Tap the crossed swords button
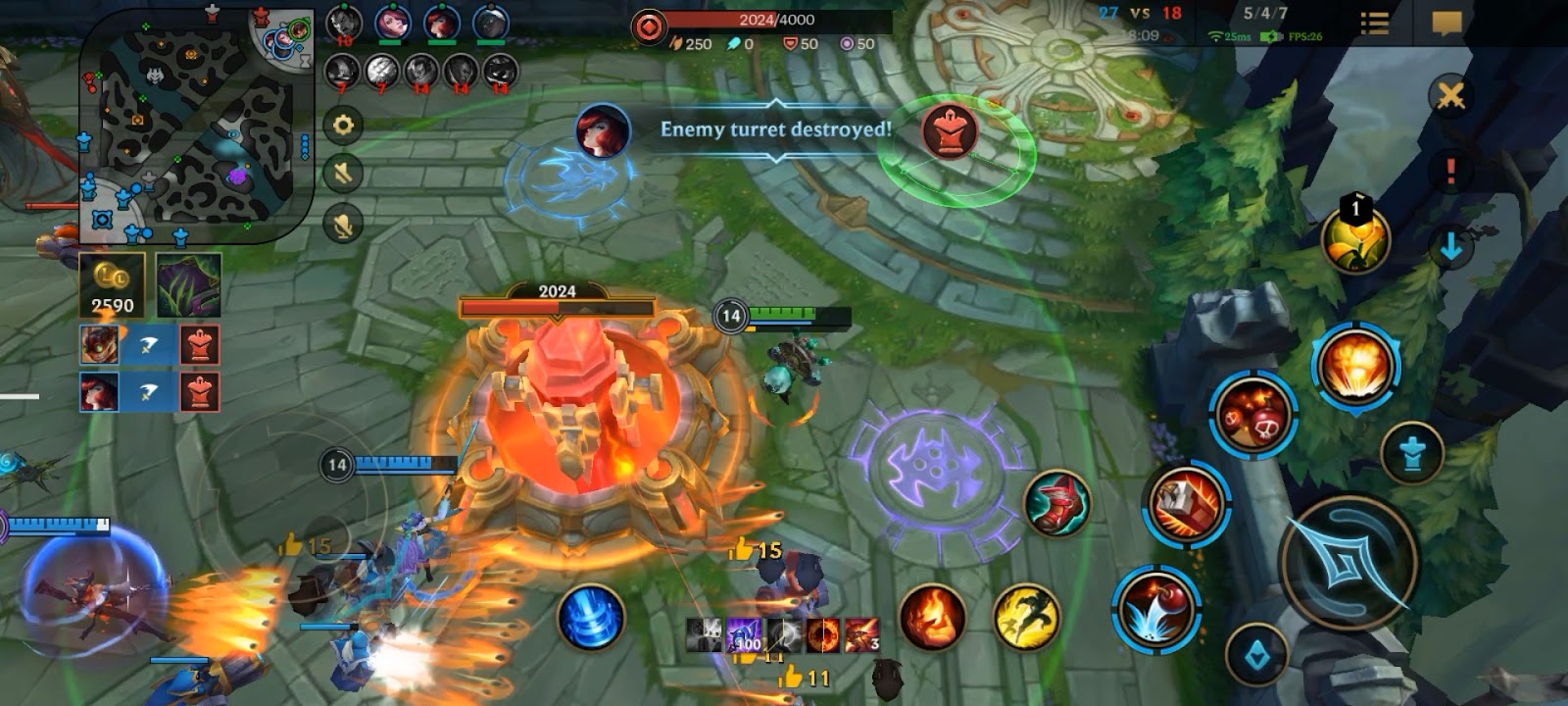 click(1450, 95)
